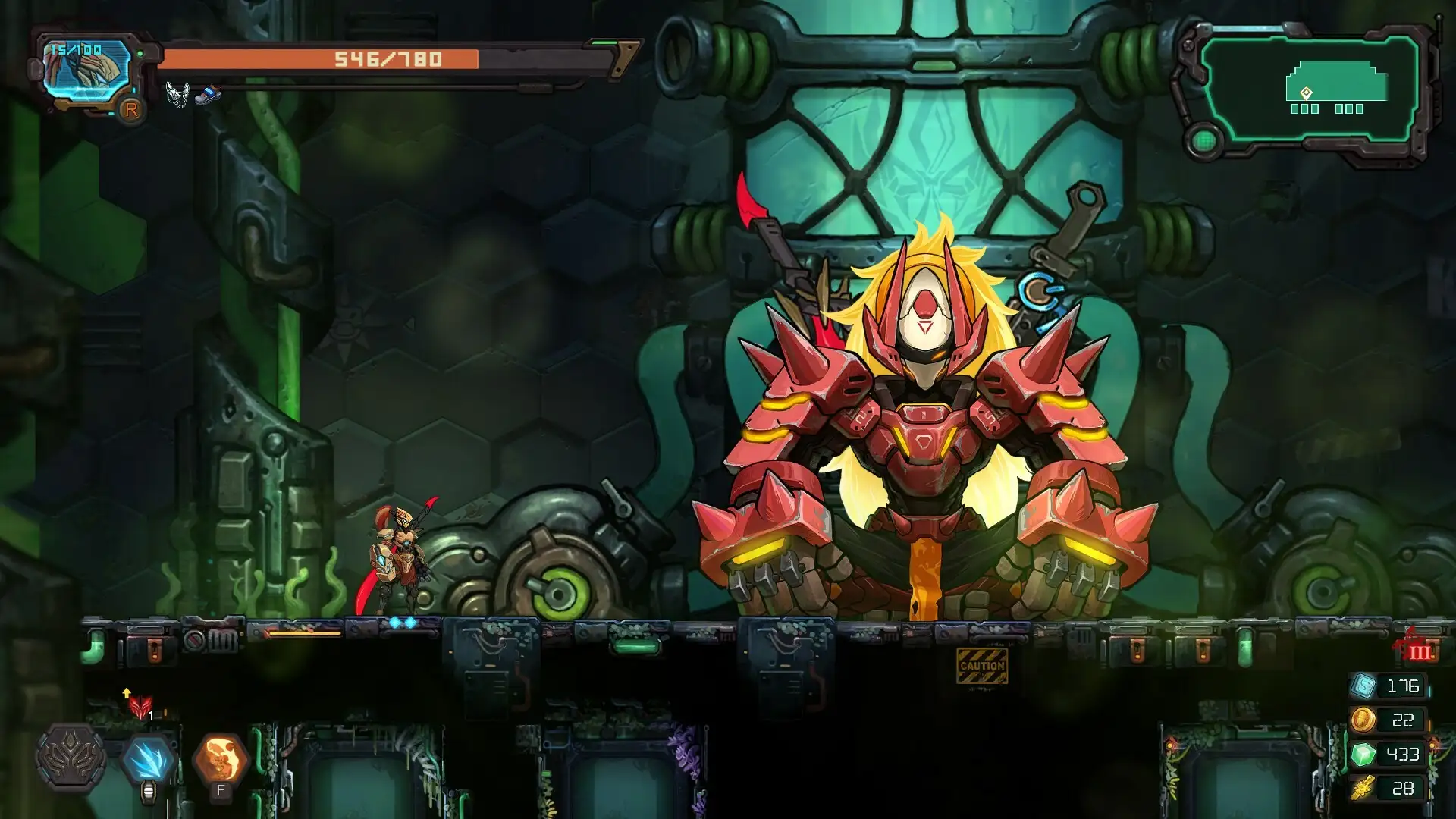Screen dimensions: 1456x819
Task: Activate the blue ice shard ability
Action: pyautogui.click(x=149, y=758)
